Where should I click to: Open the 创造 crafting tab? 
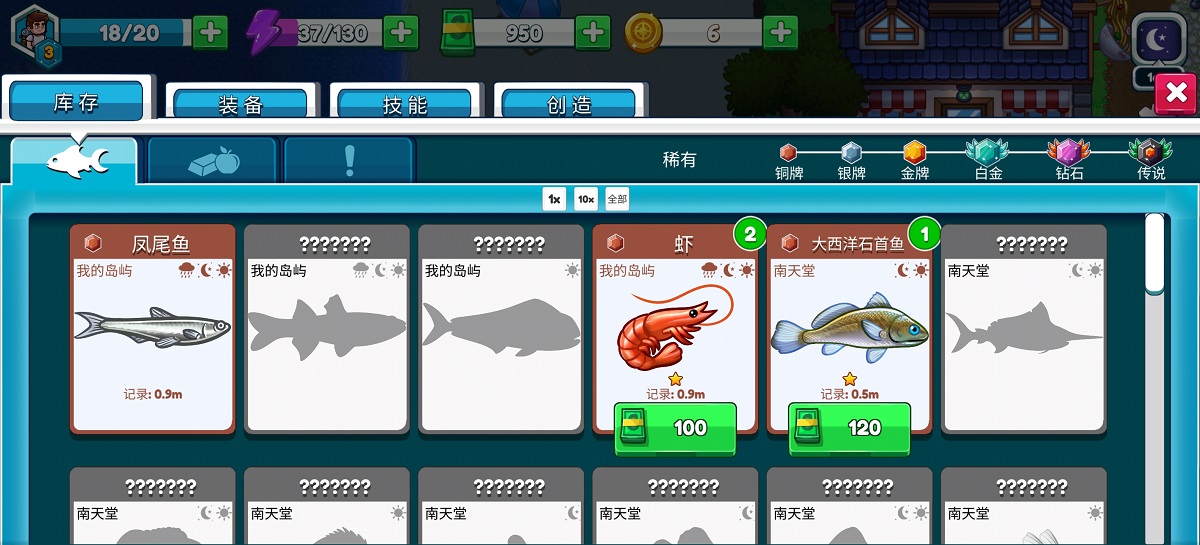click(569, 104)
